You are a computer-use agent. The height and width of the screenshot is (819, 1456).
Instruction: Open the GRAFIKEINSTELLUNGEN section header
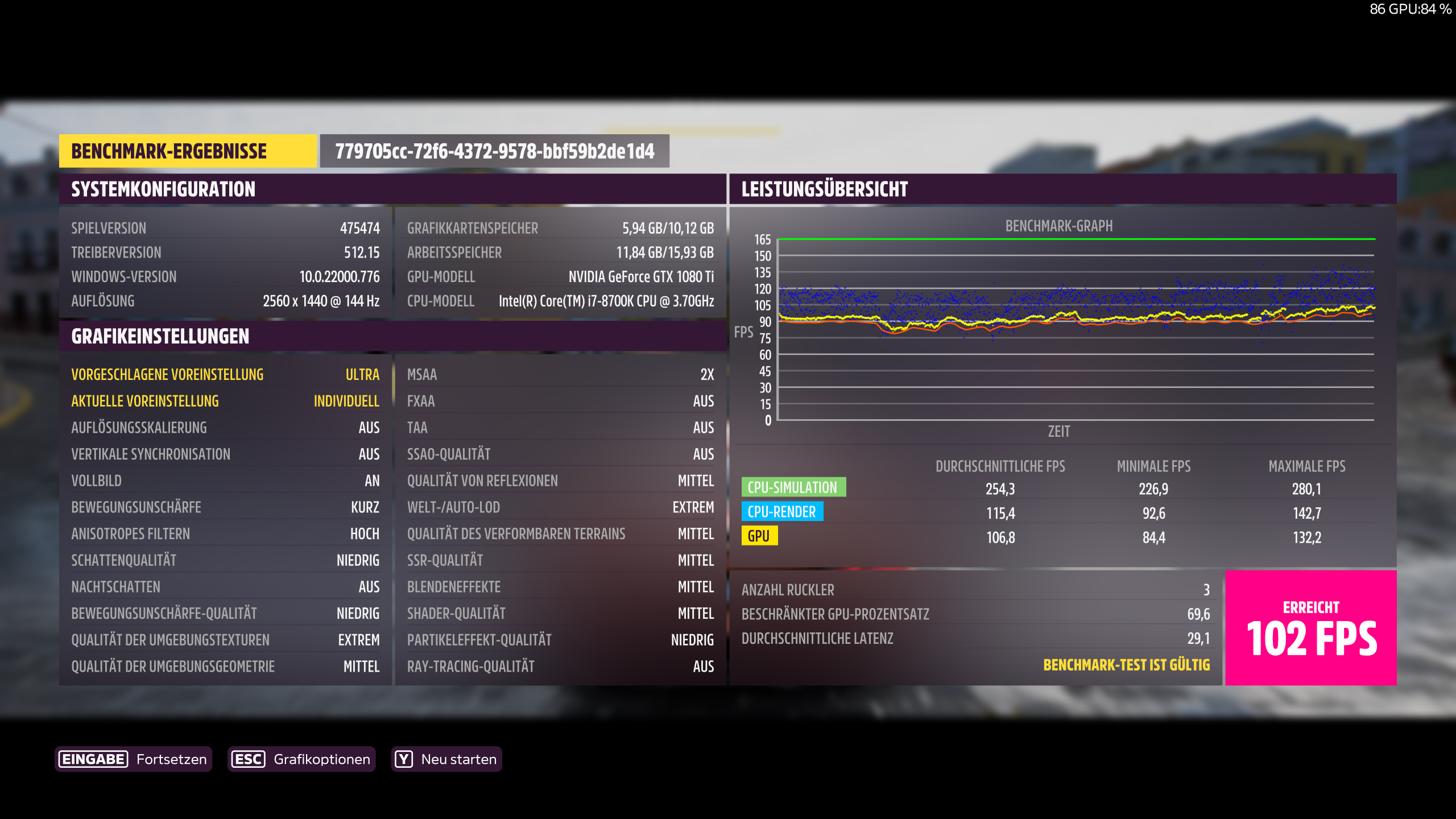pyautogui.click(x=160, y=336)
